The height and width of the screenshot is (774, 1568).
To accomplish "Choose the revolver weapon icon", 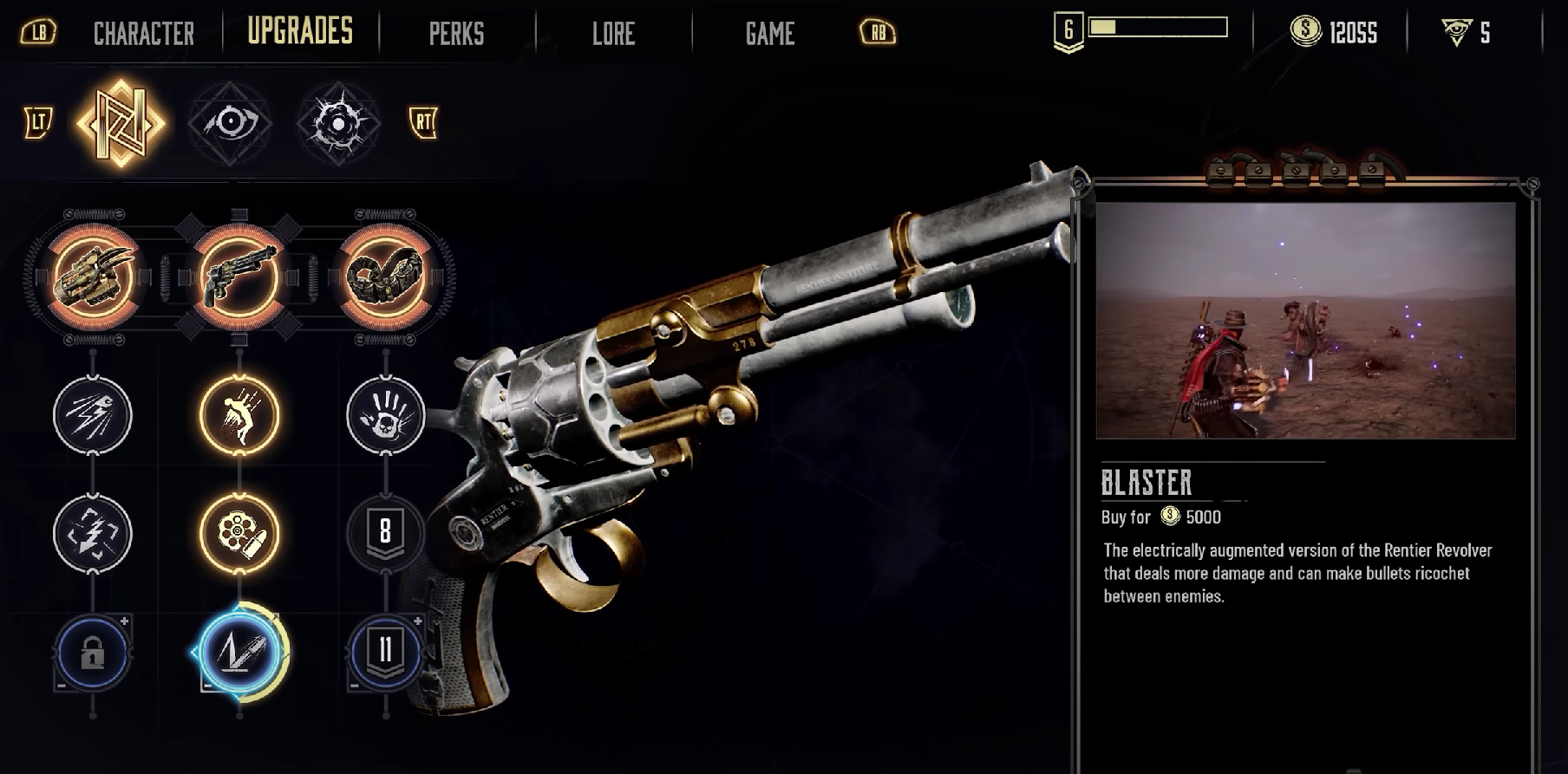I will [239, 277].
